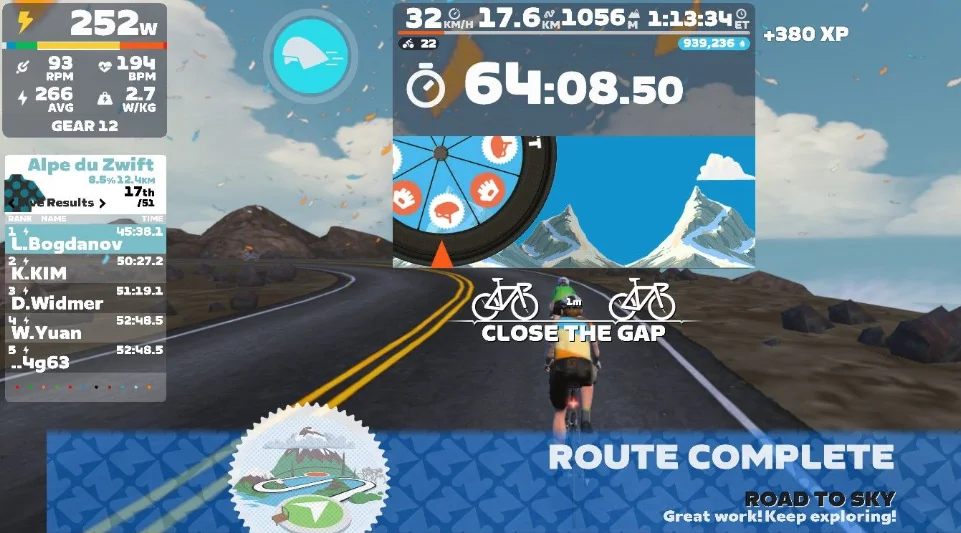Click the left arrow beside Live Results
Screen dimensions: 961x533
(x=10, y=203)
